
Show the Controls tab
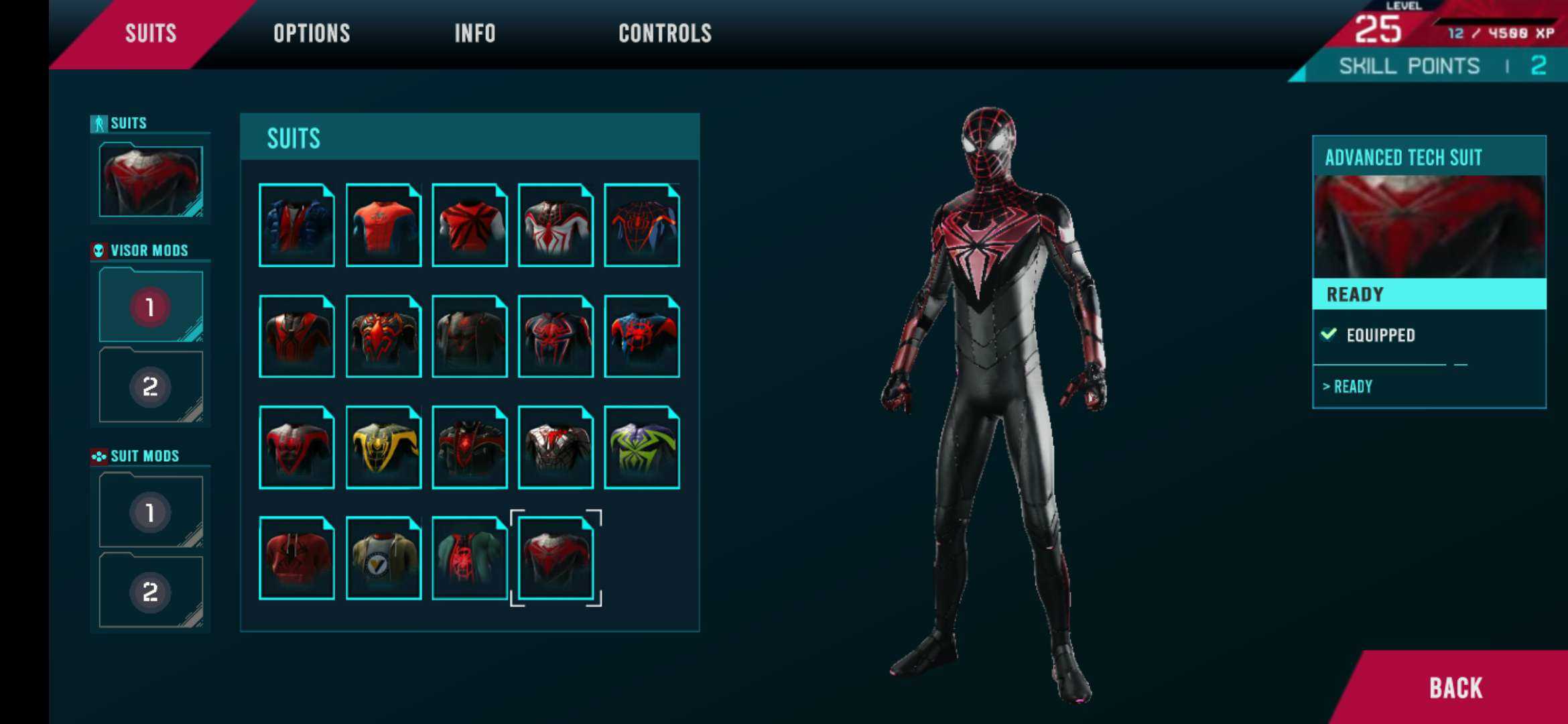tap(665, 34)
